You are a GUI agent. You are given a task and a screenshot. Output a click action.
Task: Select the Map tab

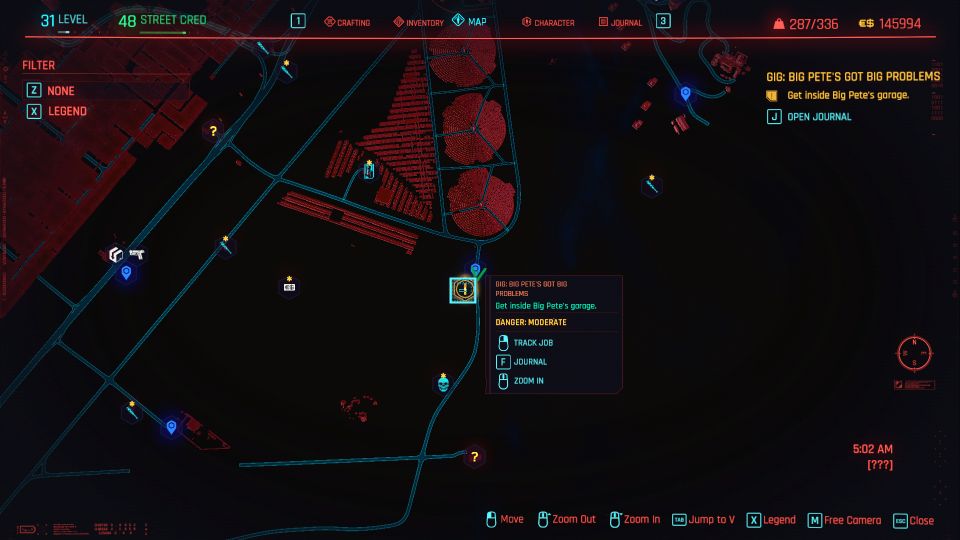473,22
